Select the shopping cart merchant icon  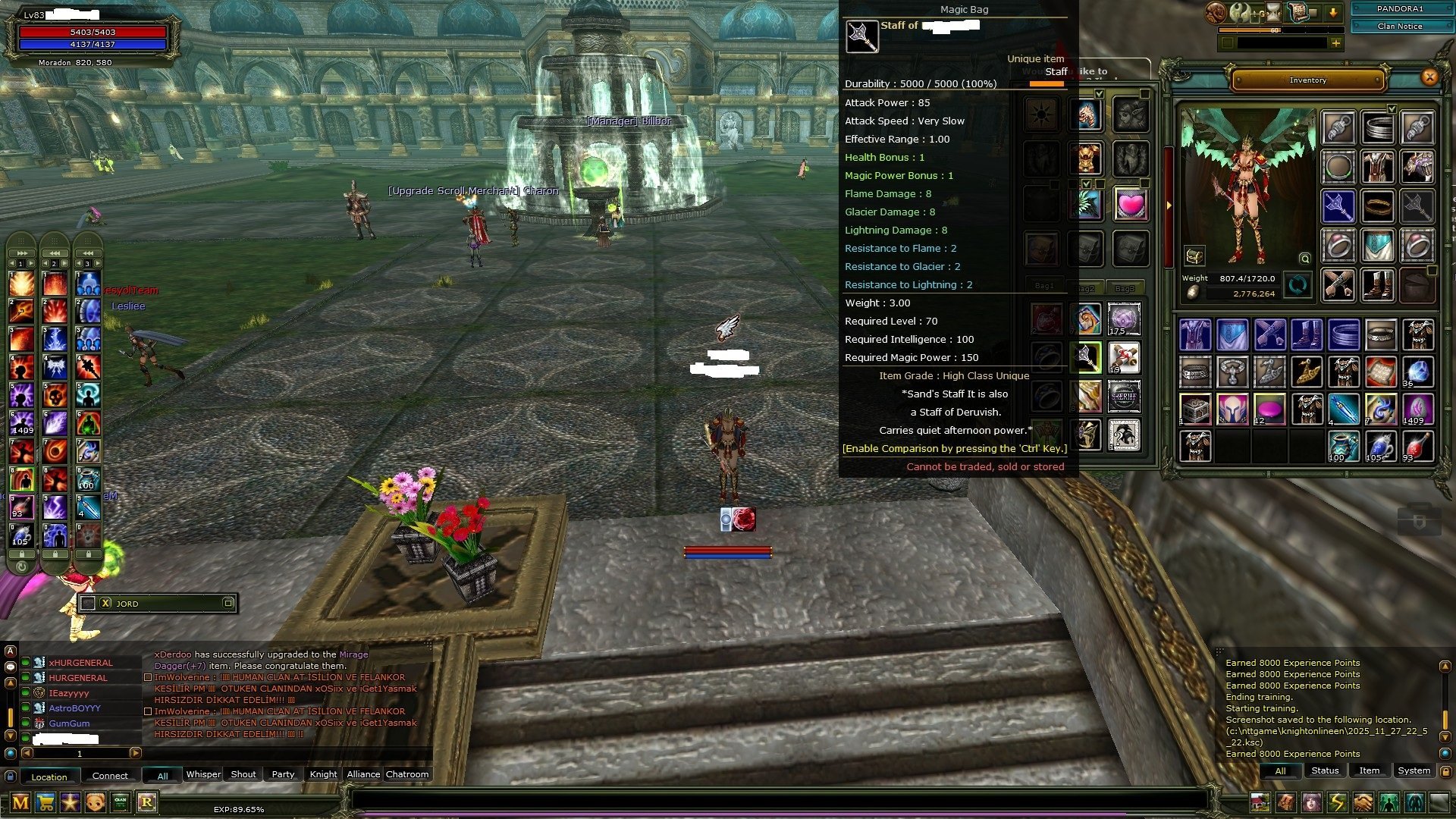click(x=45, y=802)
